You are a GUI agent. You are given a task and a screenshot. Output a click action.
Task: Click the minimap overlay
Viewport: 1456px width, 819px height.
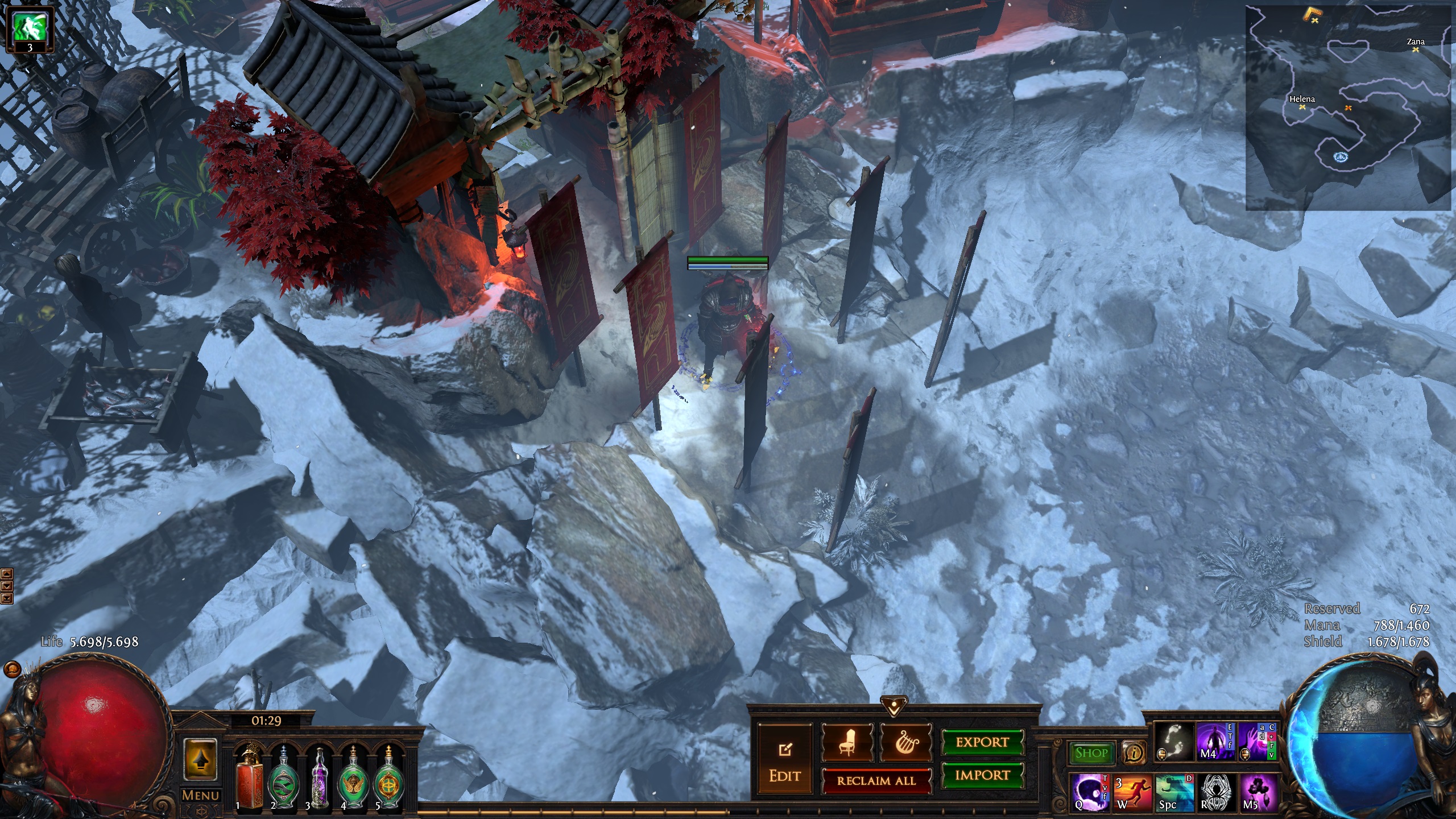[x=1348, y=108]
